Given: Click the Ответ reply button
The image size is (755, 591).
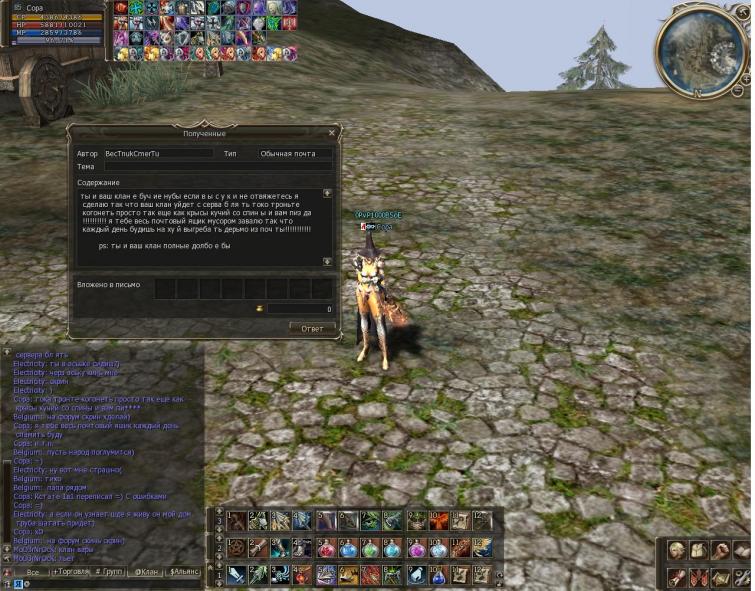Looking at the screenshot, I should tap(312, 328).
